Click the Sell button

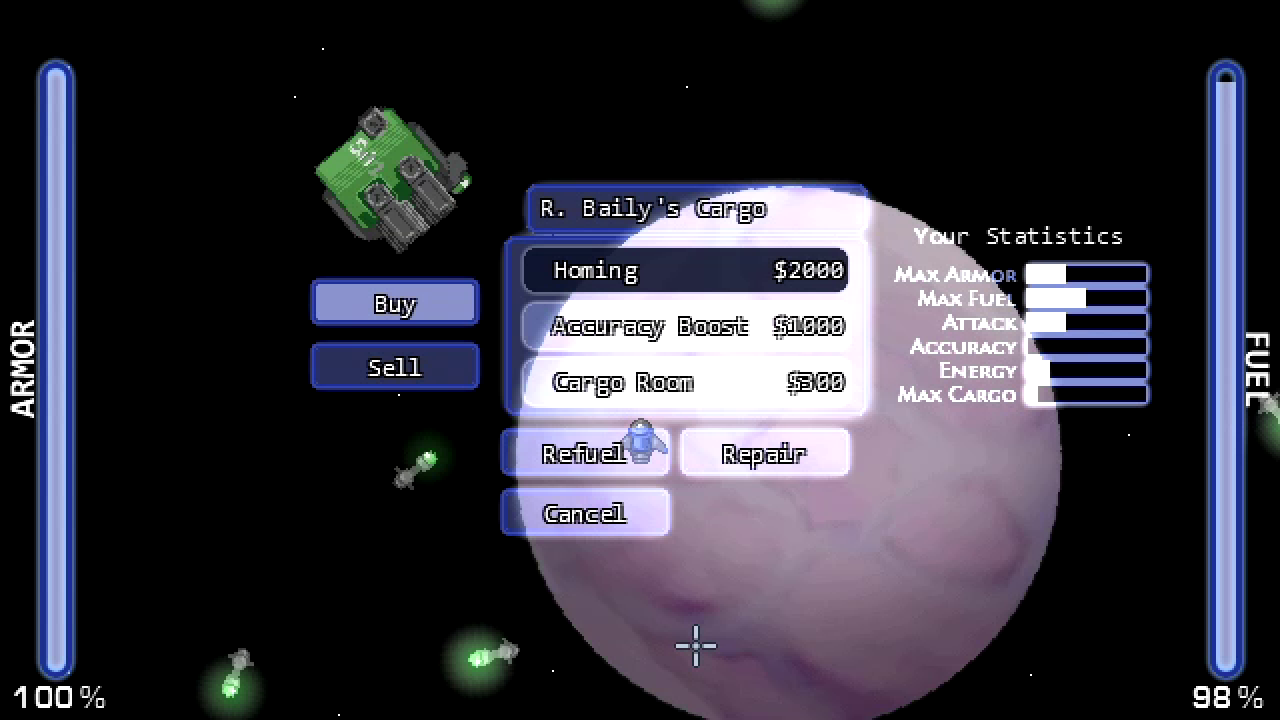[394, 366]
